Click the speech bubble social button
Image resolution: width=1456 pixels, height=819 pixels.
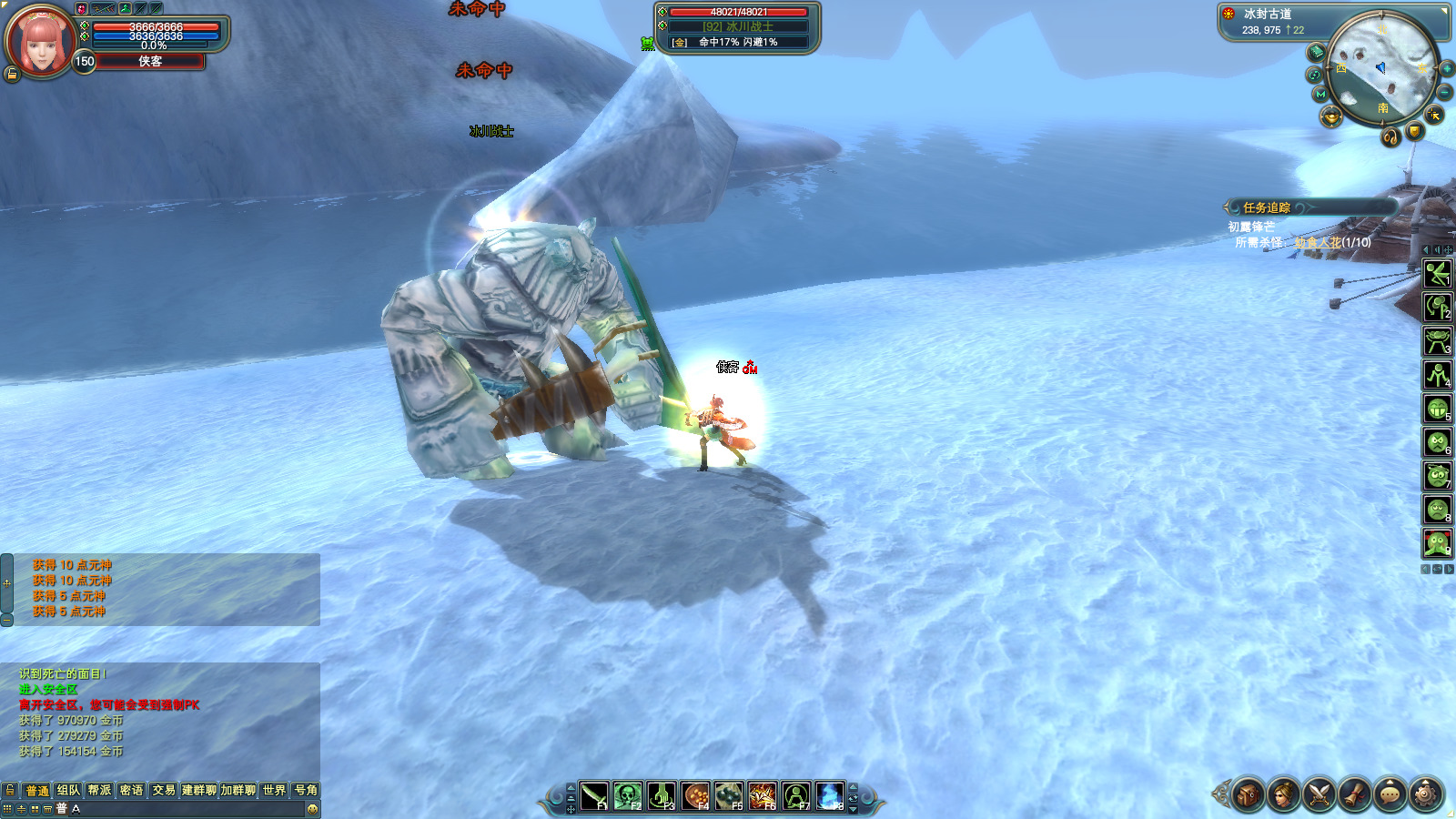(1390, 794)
